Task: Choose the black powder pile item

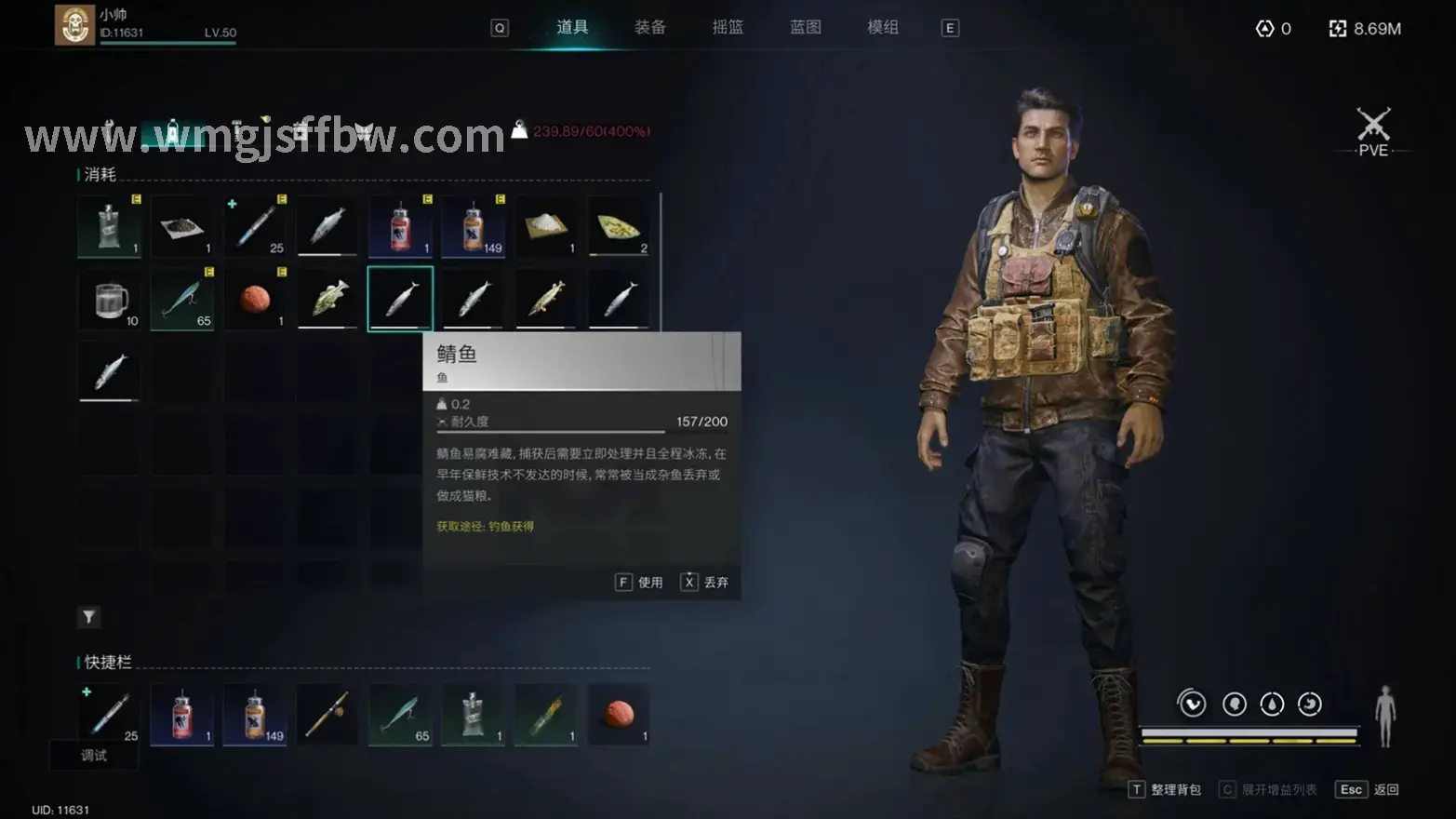Action: 182,227
